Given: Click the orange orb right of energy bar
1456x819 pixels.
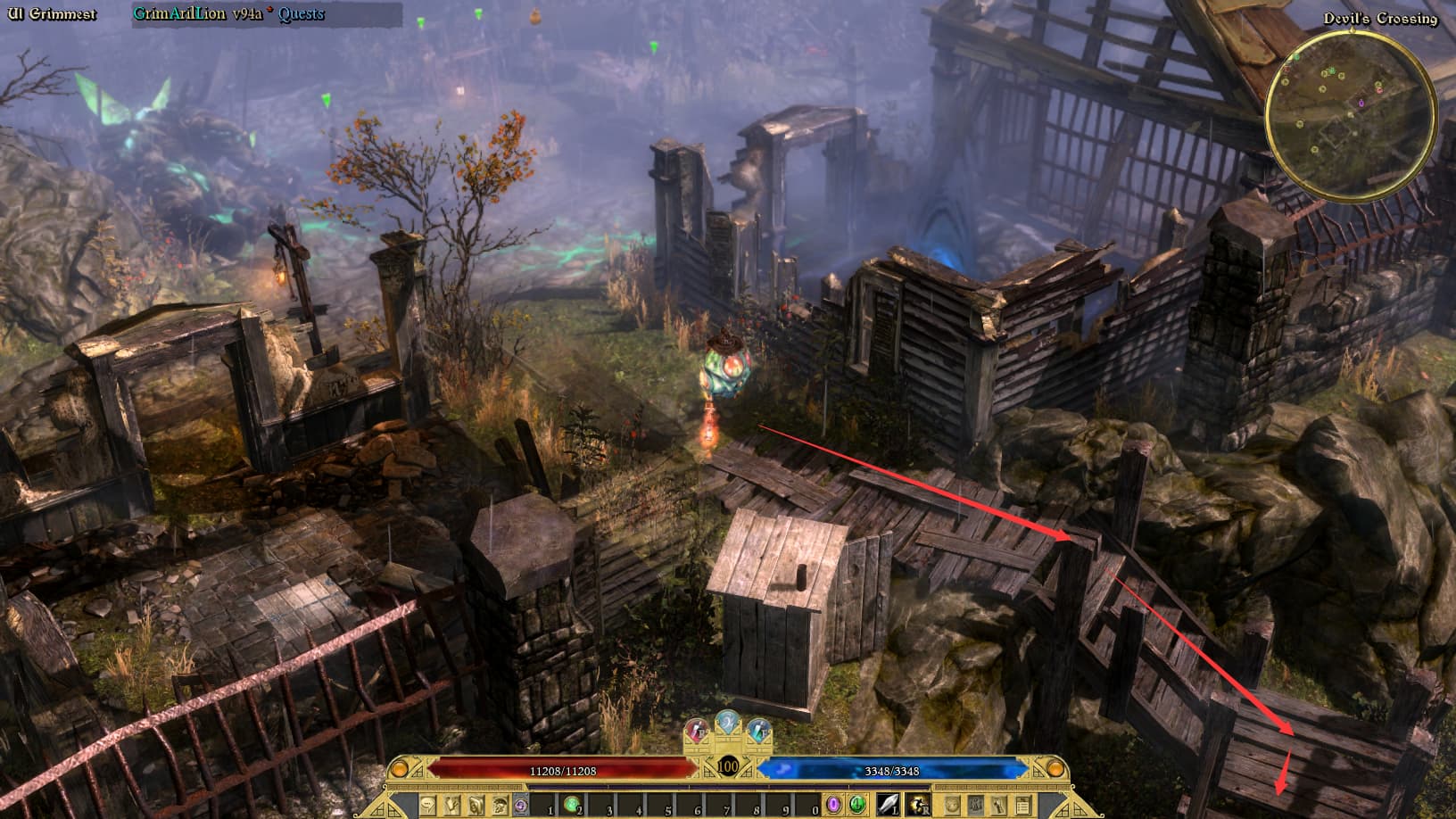Looking at the screenshot, I should pyautogui.click(x=1055, y=768).
